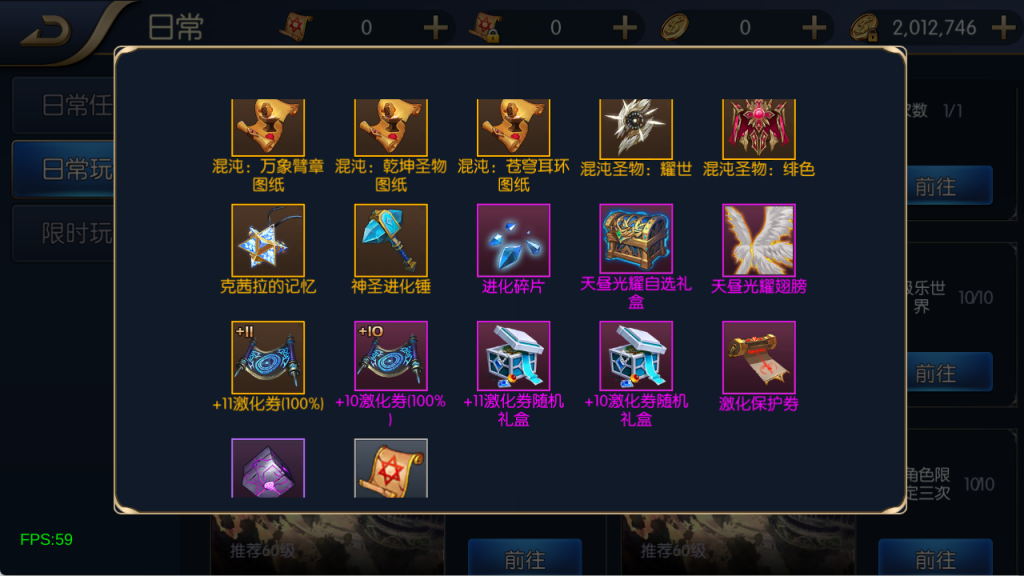
Task: Select the 激化保护券 protection scroll
Action: 759,357
